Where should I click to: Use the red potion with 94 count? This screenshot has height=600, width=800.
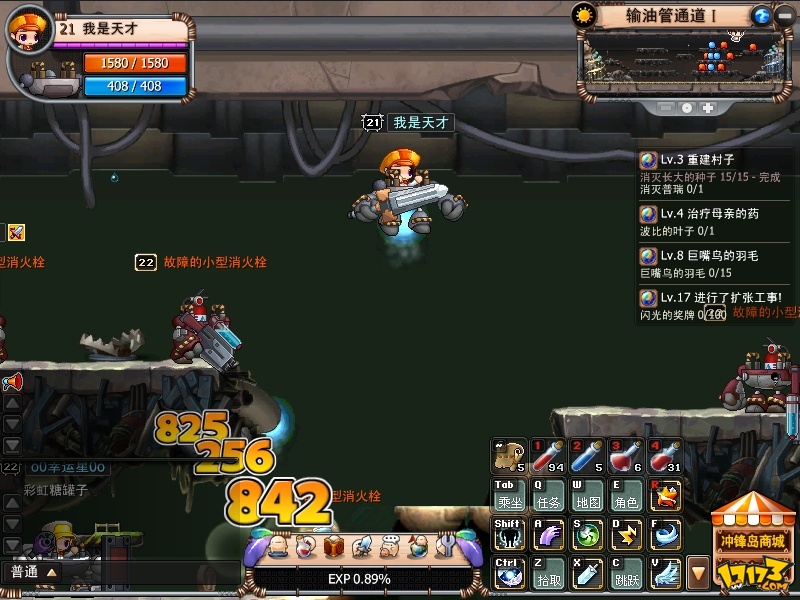click(547, 457)
